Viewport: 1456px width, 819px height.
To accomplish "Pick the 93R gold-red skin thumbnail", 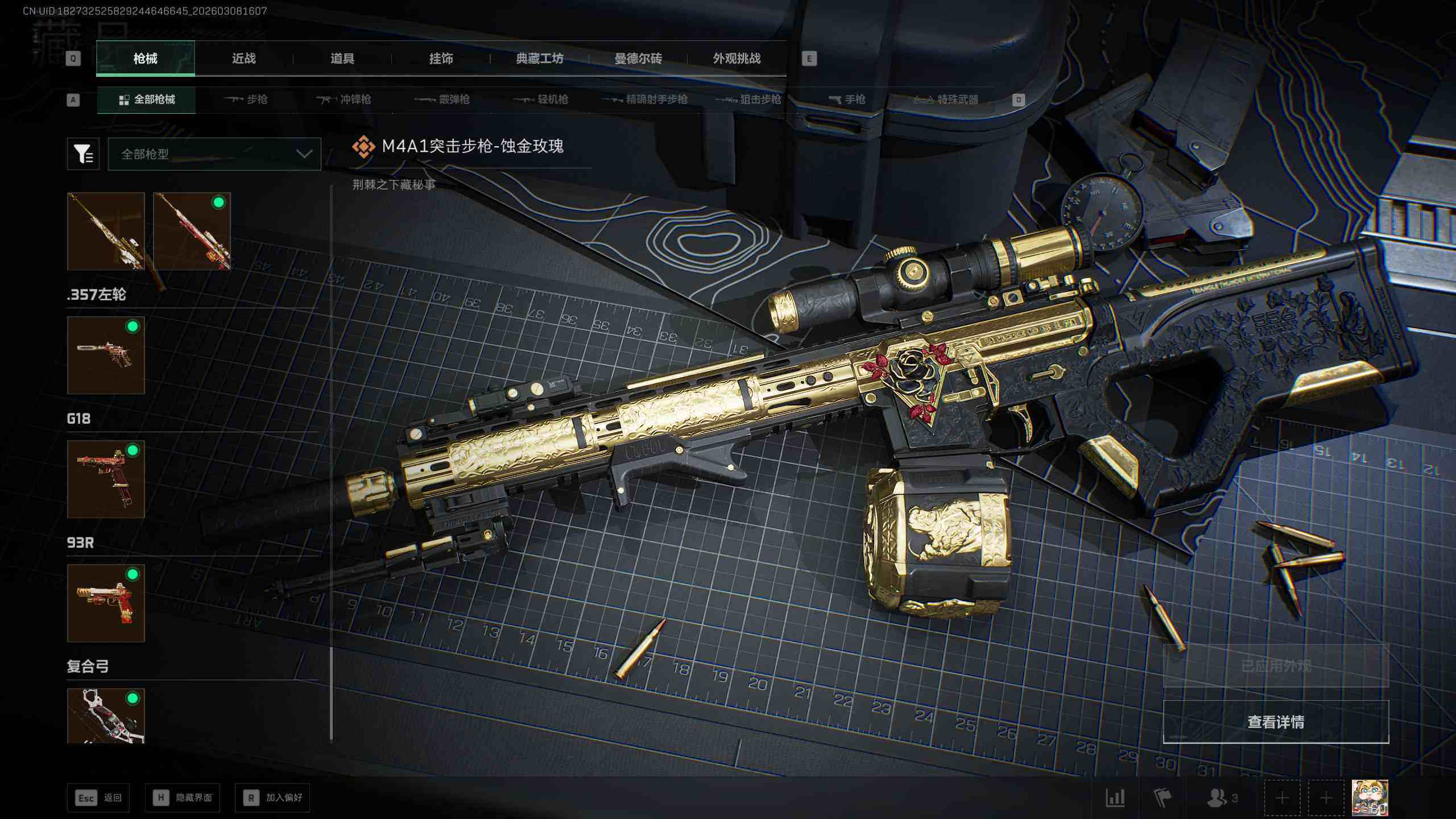I will [106, 603].
